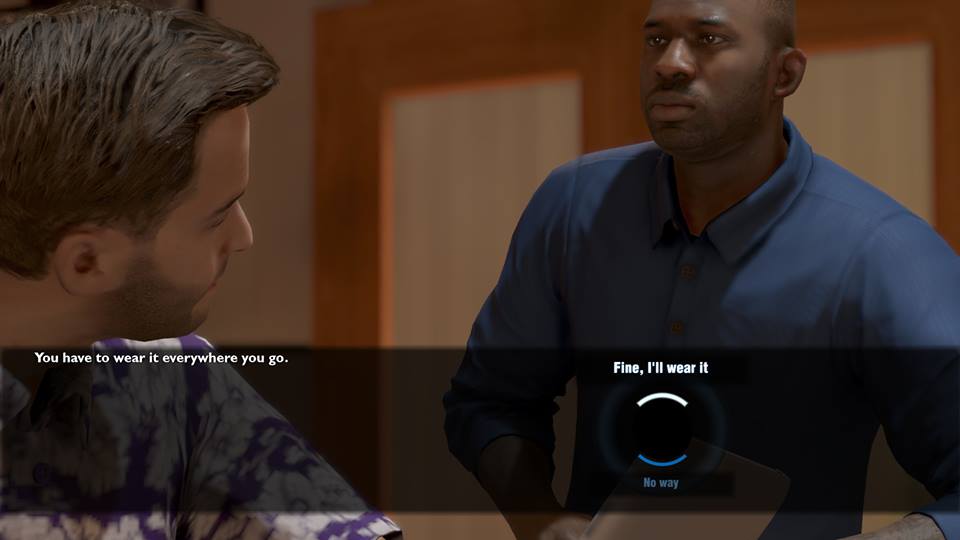Choose the "Fine, I'll wear it" reply
The width and height of the screenshot is (960, 540).
[x=660, y=368]
